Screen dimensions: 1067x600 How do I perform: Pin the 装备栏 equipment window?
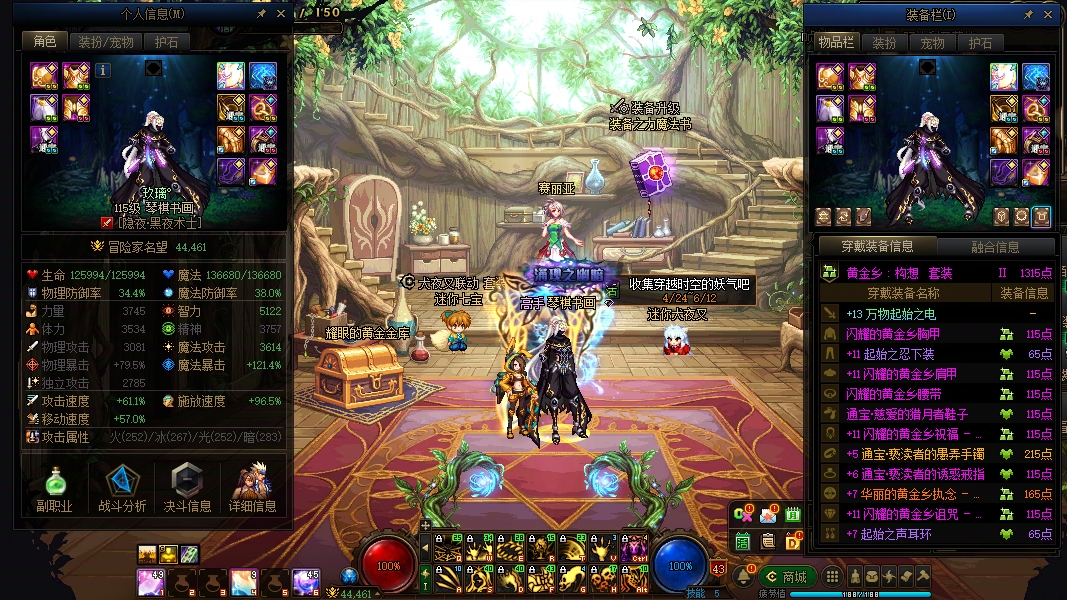pyautogui.click(x=1028, y=15)
